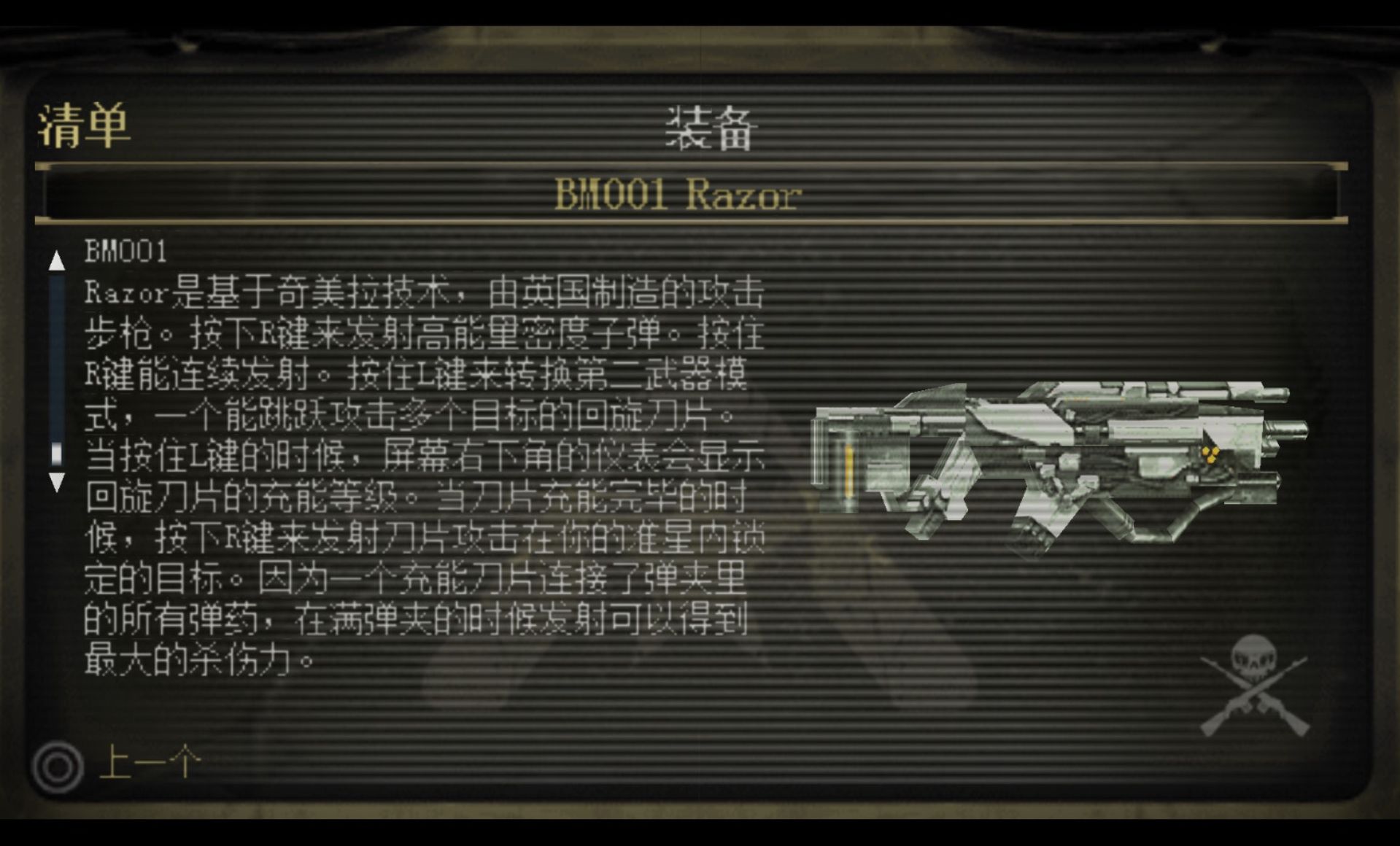Screen dimensions: 1400x846
Task: Switch to the 清单 menu section
Action: (x=84, y=128)
